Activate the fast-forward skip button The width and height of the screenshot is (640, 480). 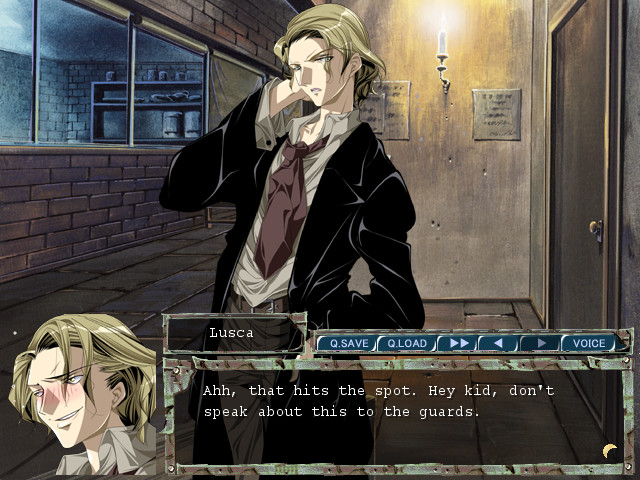tap(459, 343)
